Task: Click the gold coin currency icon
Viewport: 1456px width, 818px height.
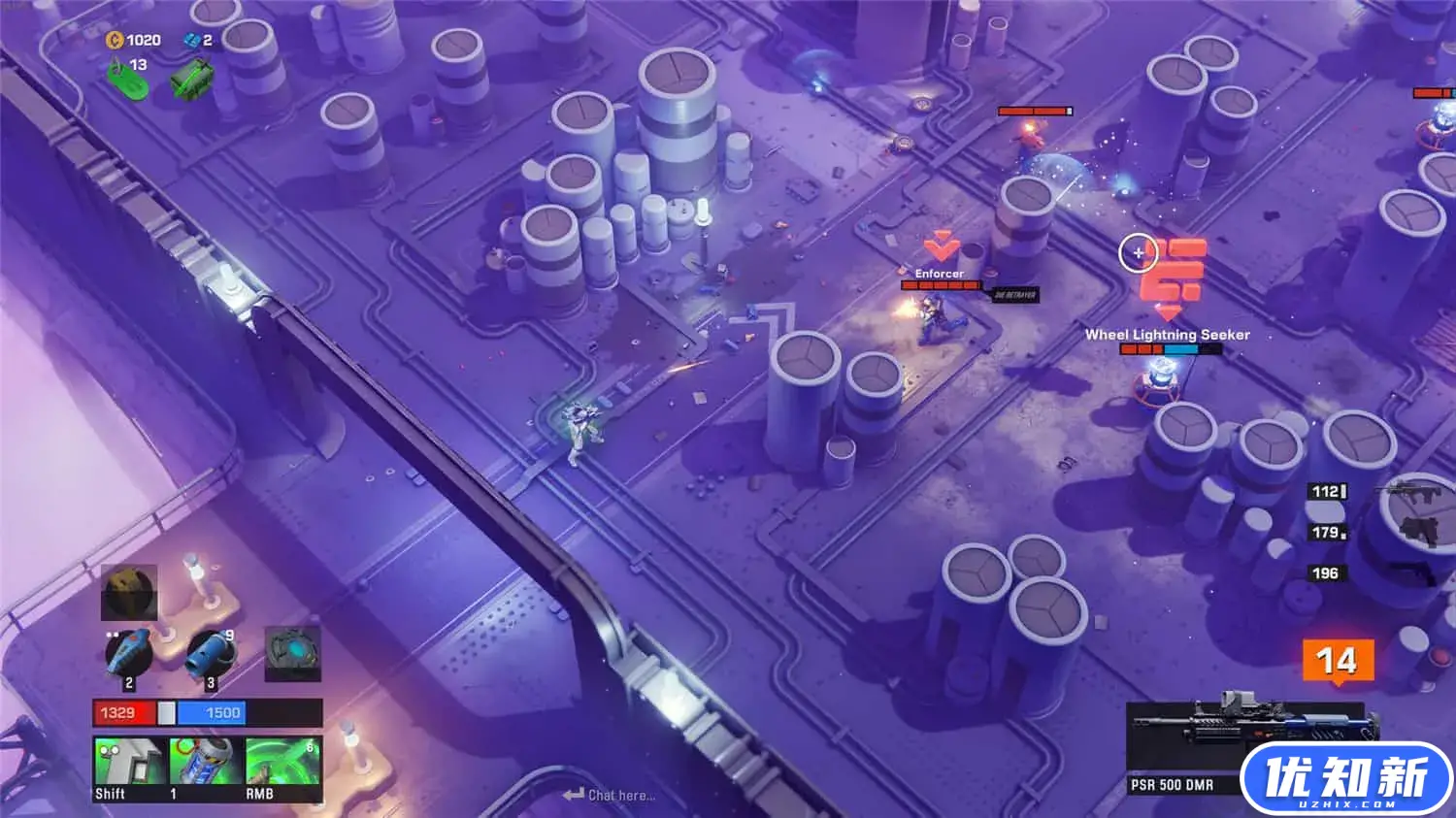Action: tap(114, 40)
